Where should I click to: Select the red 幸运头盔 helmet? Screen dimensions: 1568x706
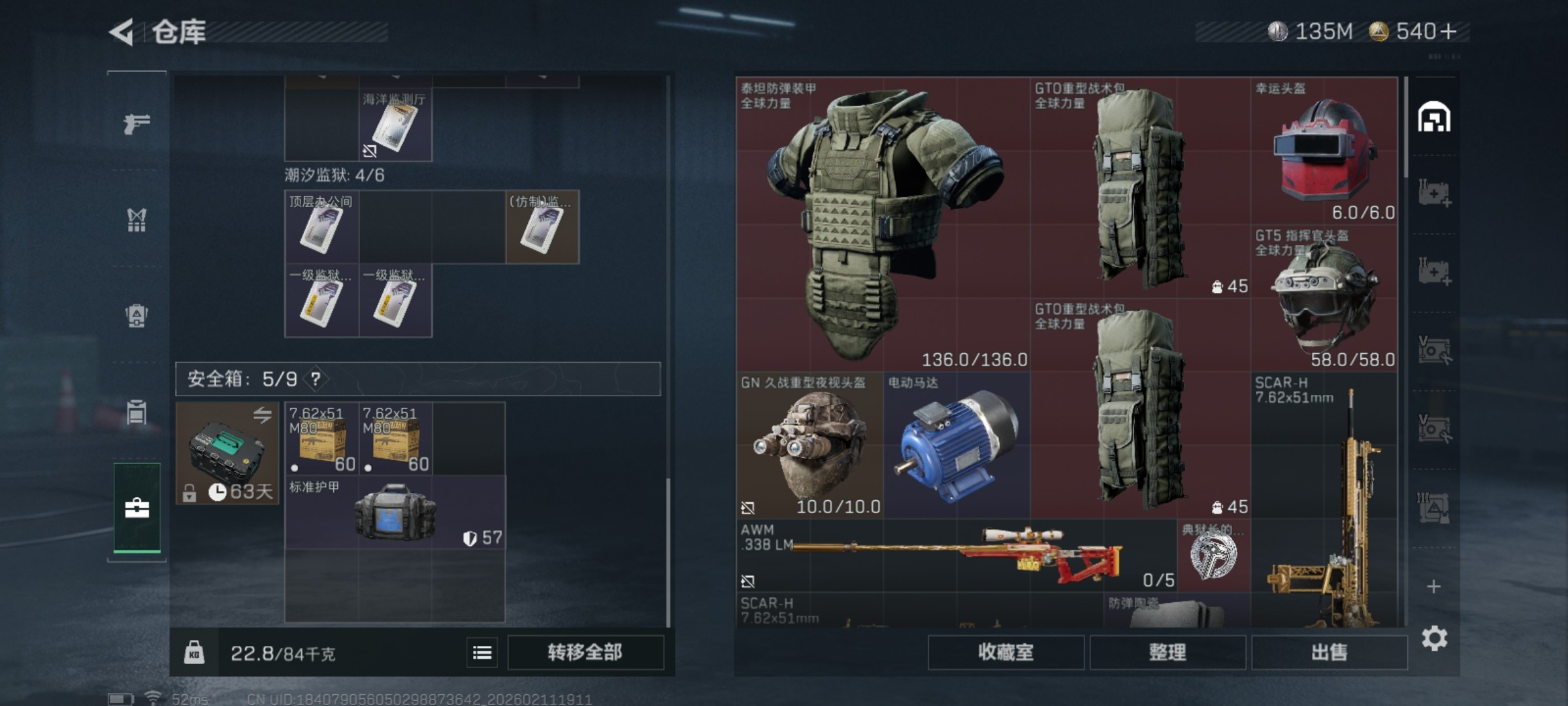click(x=1324, y=151)
